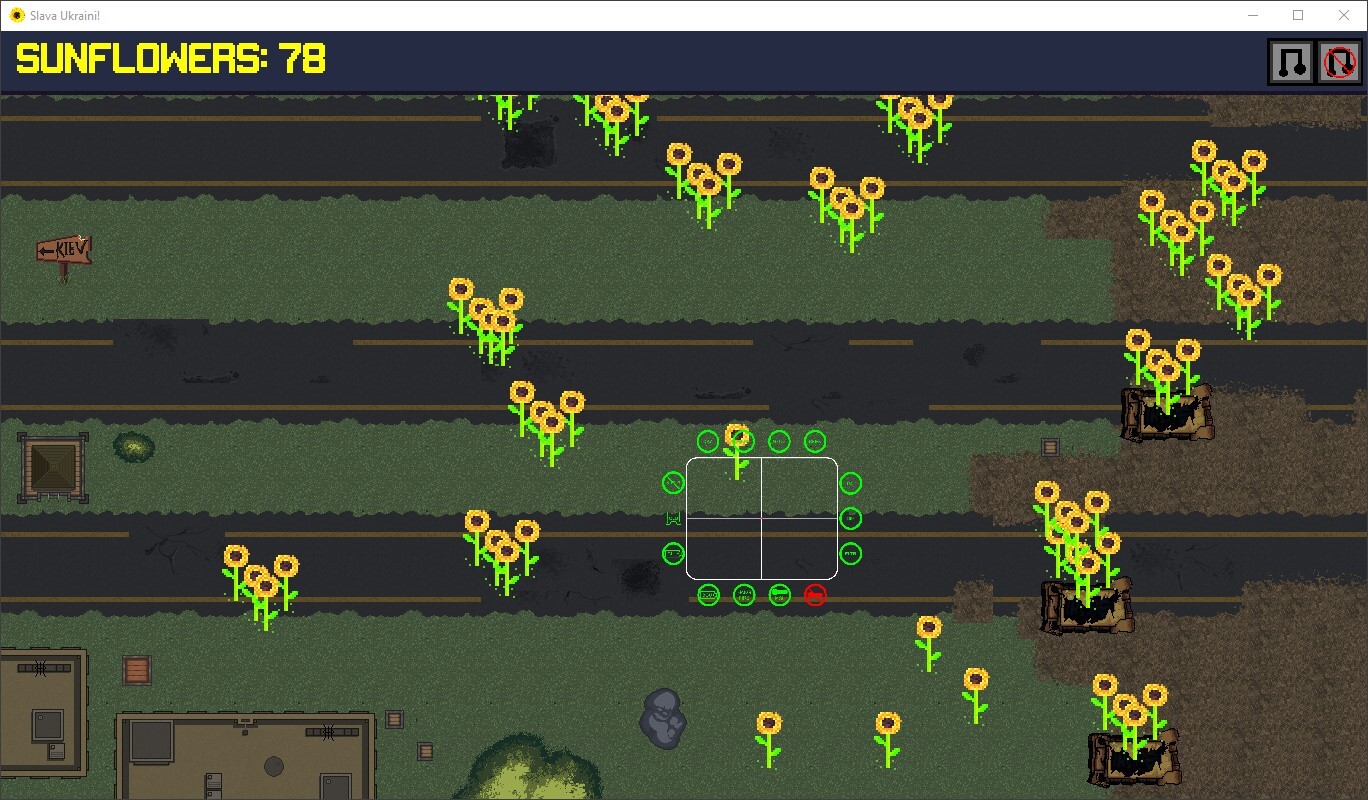Select the rightmost circle above the placement grid

click(x=816, y=440)
